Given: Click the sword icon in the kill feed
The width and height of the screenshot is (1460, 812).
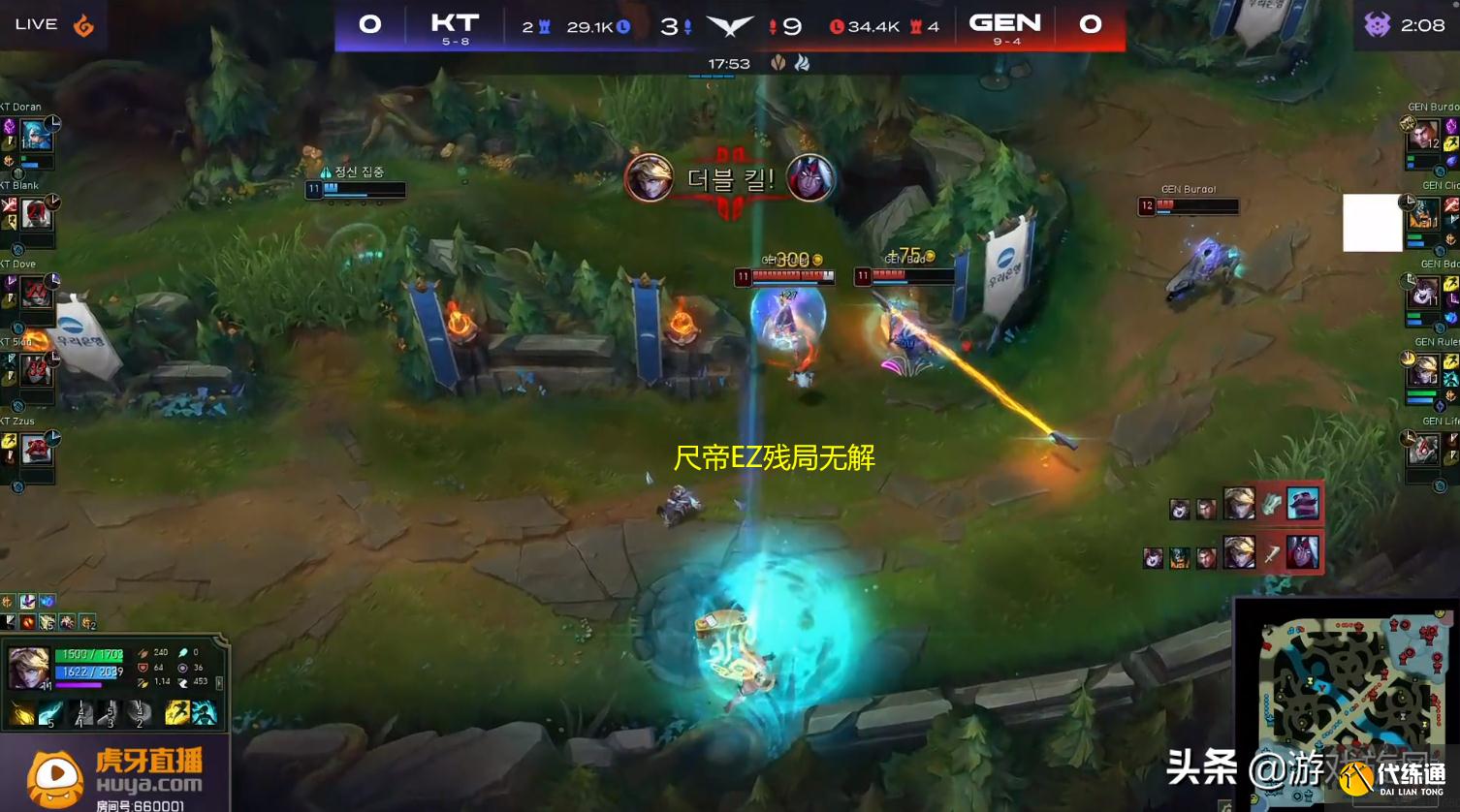Looking at the screenshot, I should [1271, 554].
